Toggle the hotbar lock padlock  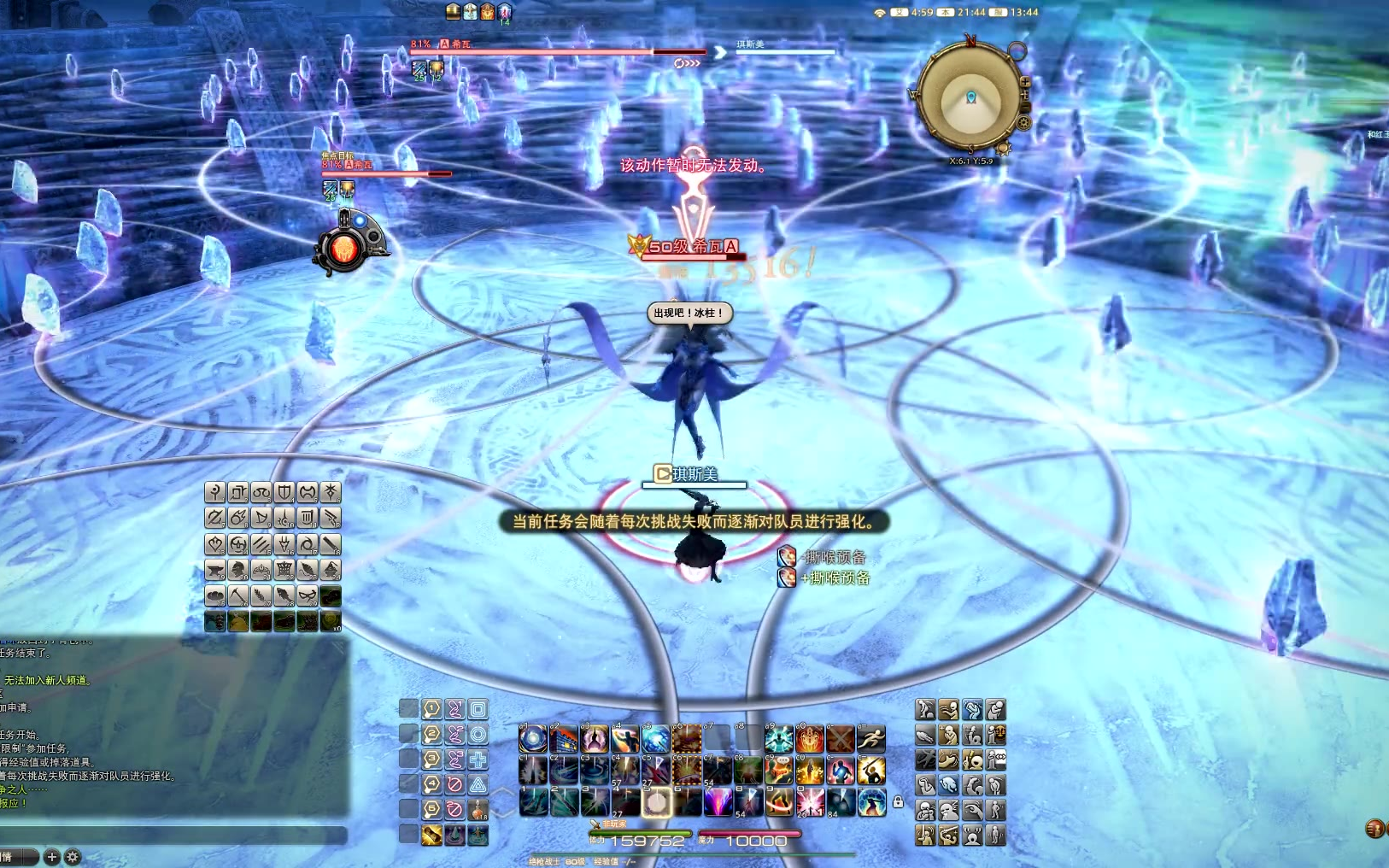coord(898,801)
